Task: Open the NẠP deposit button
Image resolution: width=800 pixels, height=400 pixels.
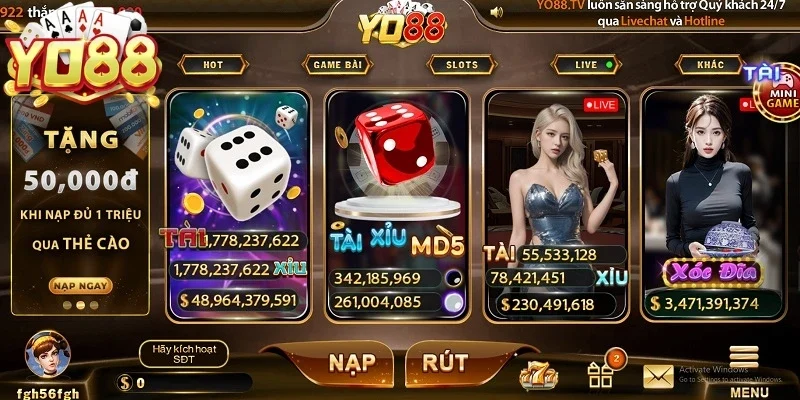Action: (332, 363)
